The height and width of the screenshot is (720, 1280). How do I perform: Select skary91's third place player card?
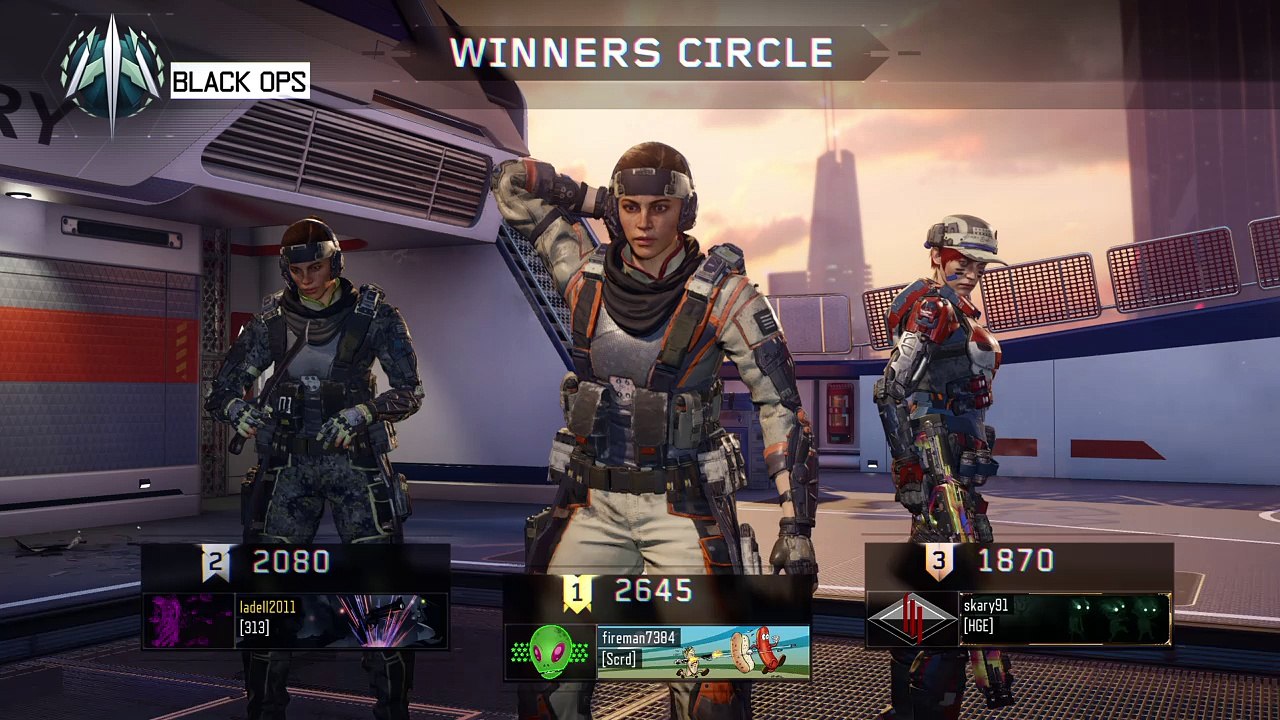[1064, 619]
